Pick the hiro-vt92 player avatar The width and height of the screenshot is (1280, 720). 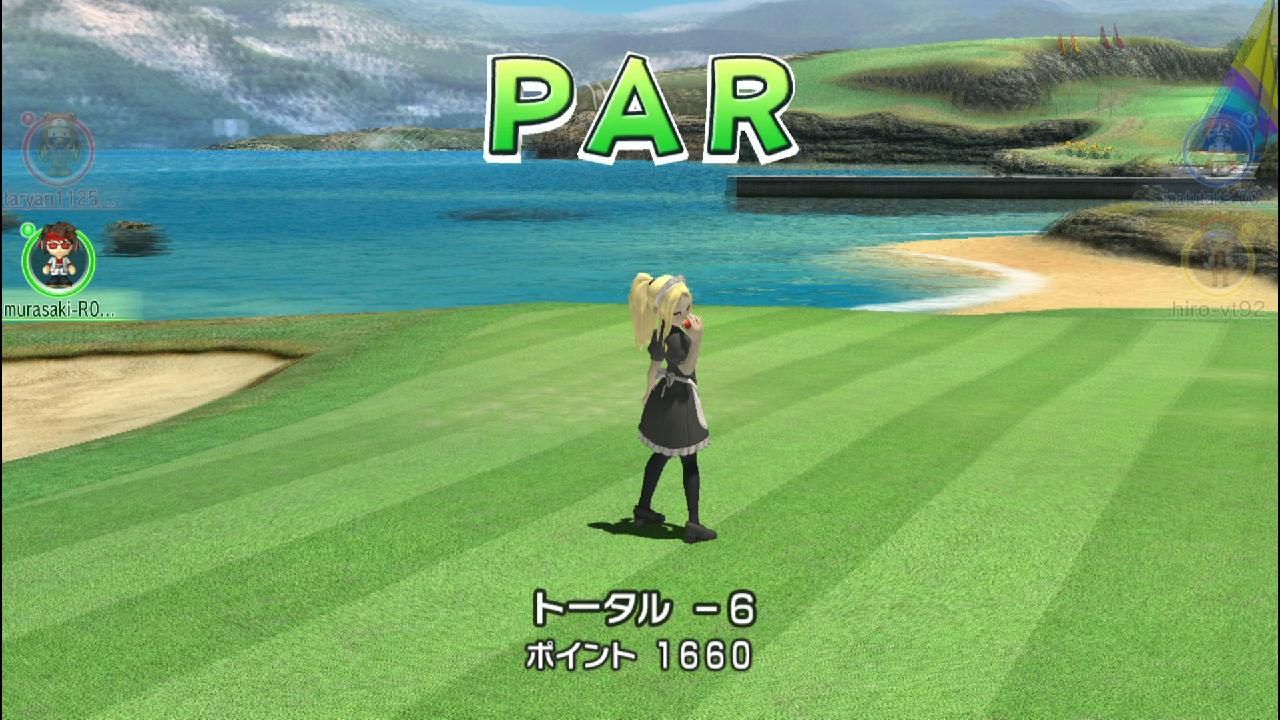[x=1218, y=258]
